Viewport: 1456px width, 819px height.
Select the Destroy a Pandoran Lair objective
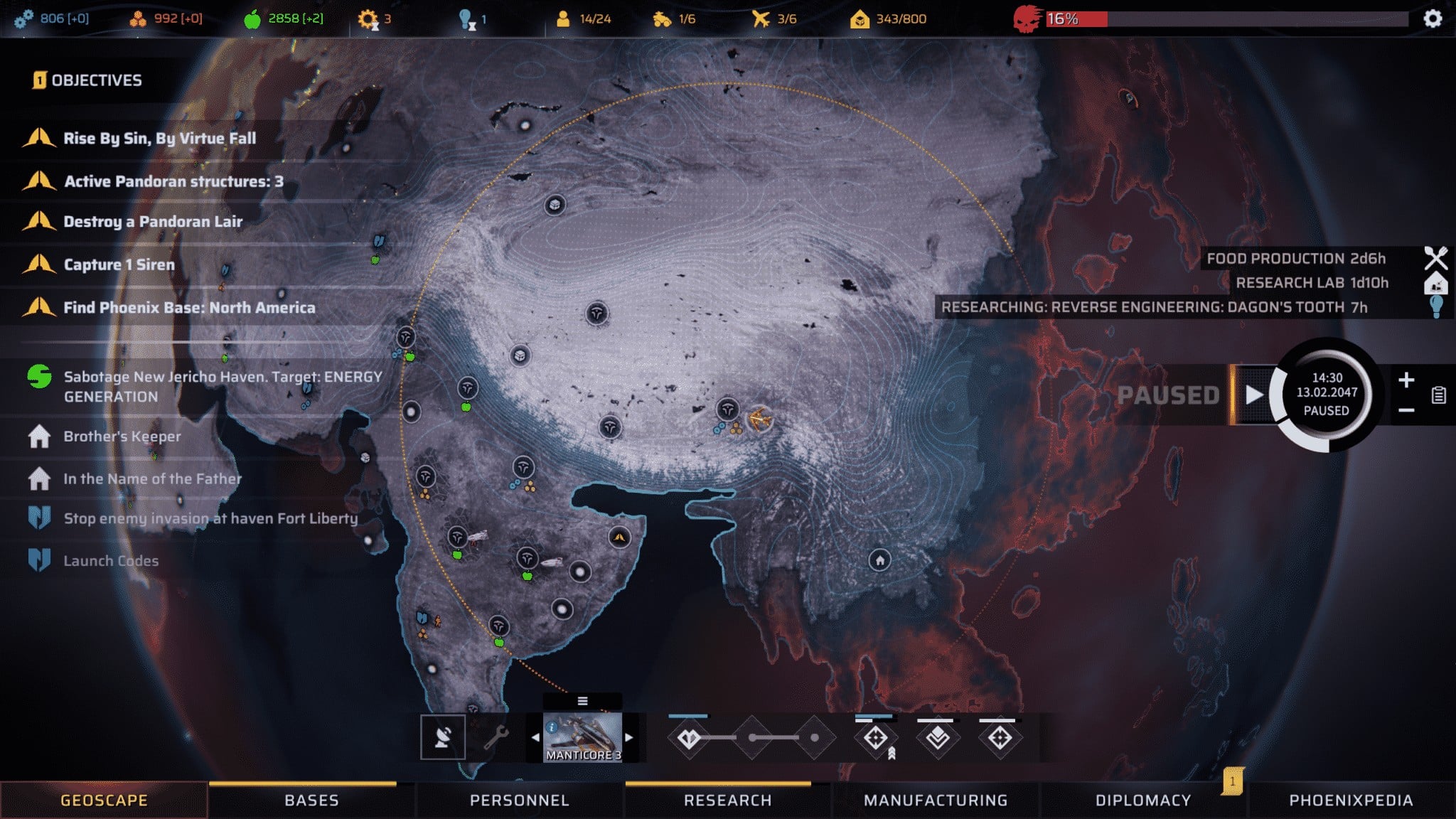(x=153, y=222)
